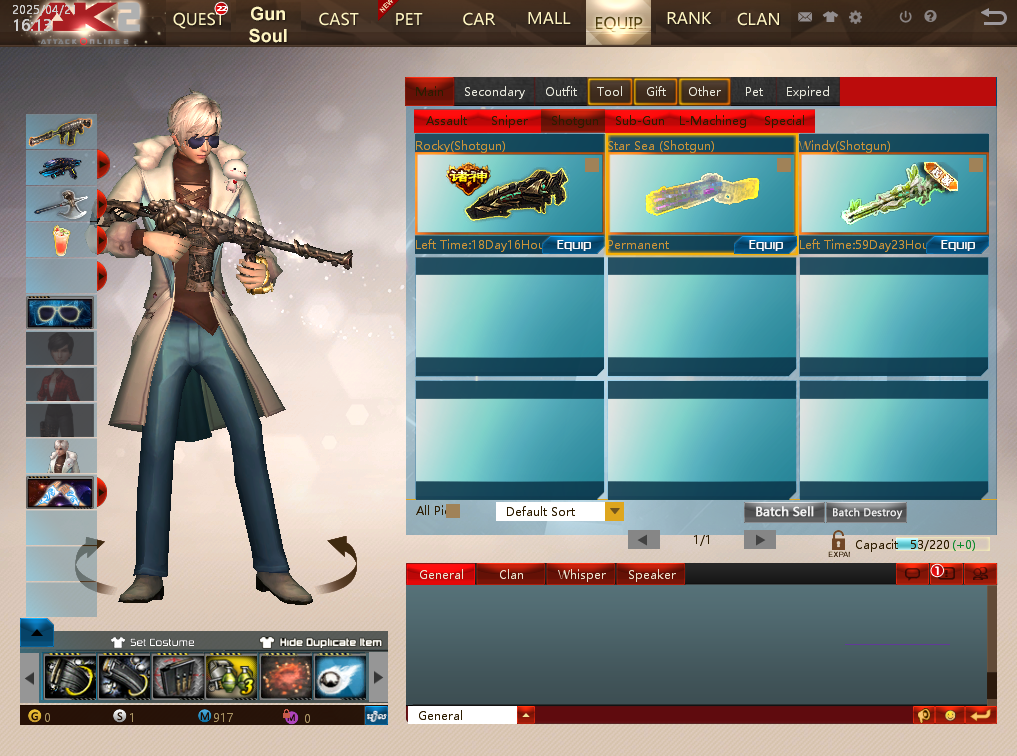Open settings with the gear icon
The height and width of the screenshot is (756, 1017).
(855, 17)
